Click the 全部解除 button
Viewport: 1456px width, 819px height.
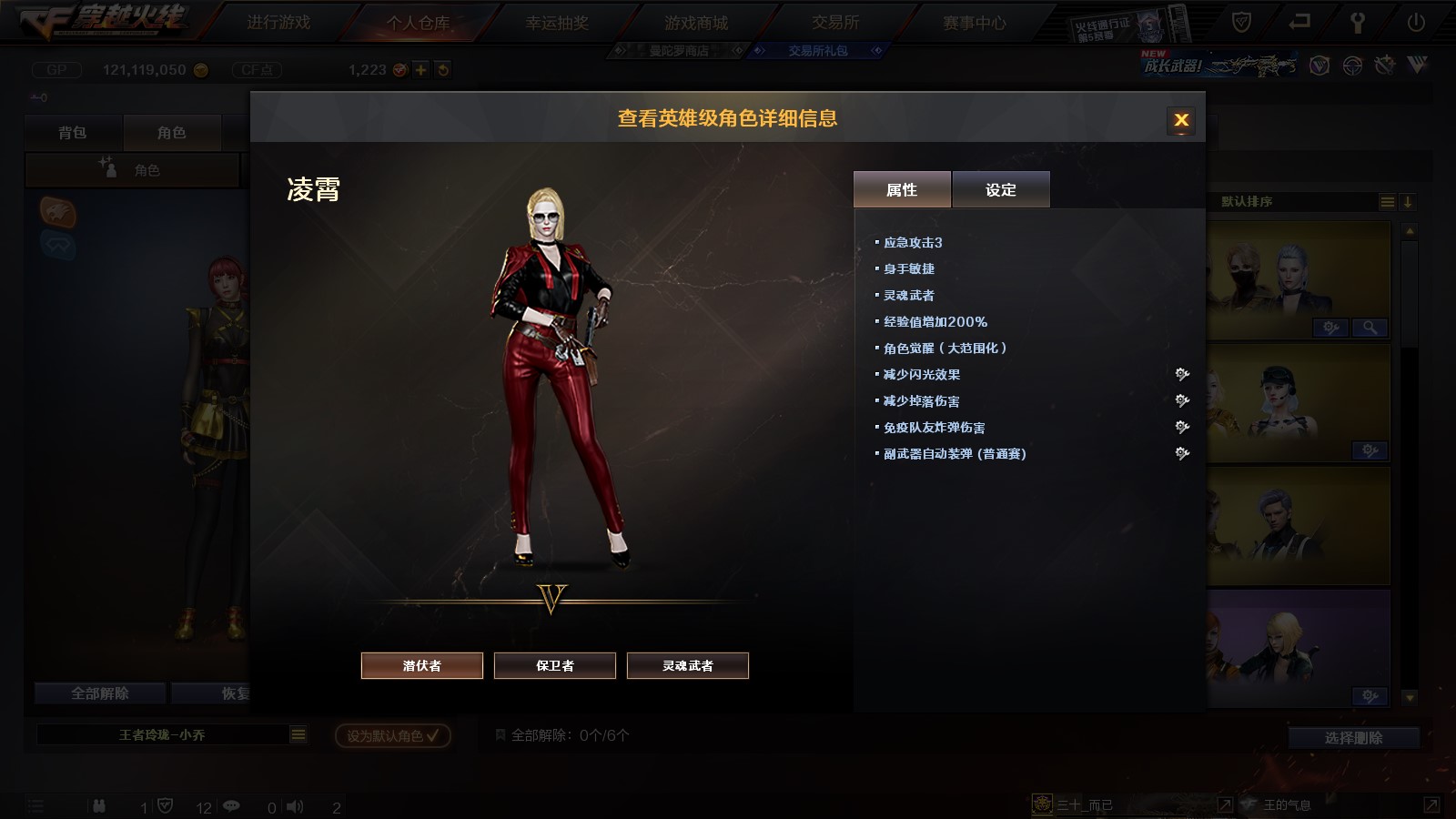tap(100, 693)
